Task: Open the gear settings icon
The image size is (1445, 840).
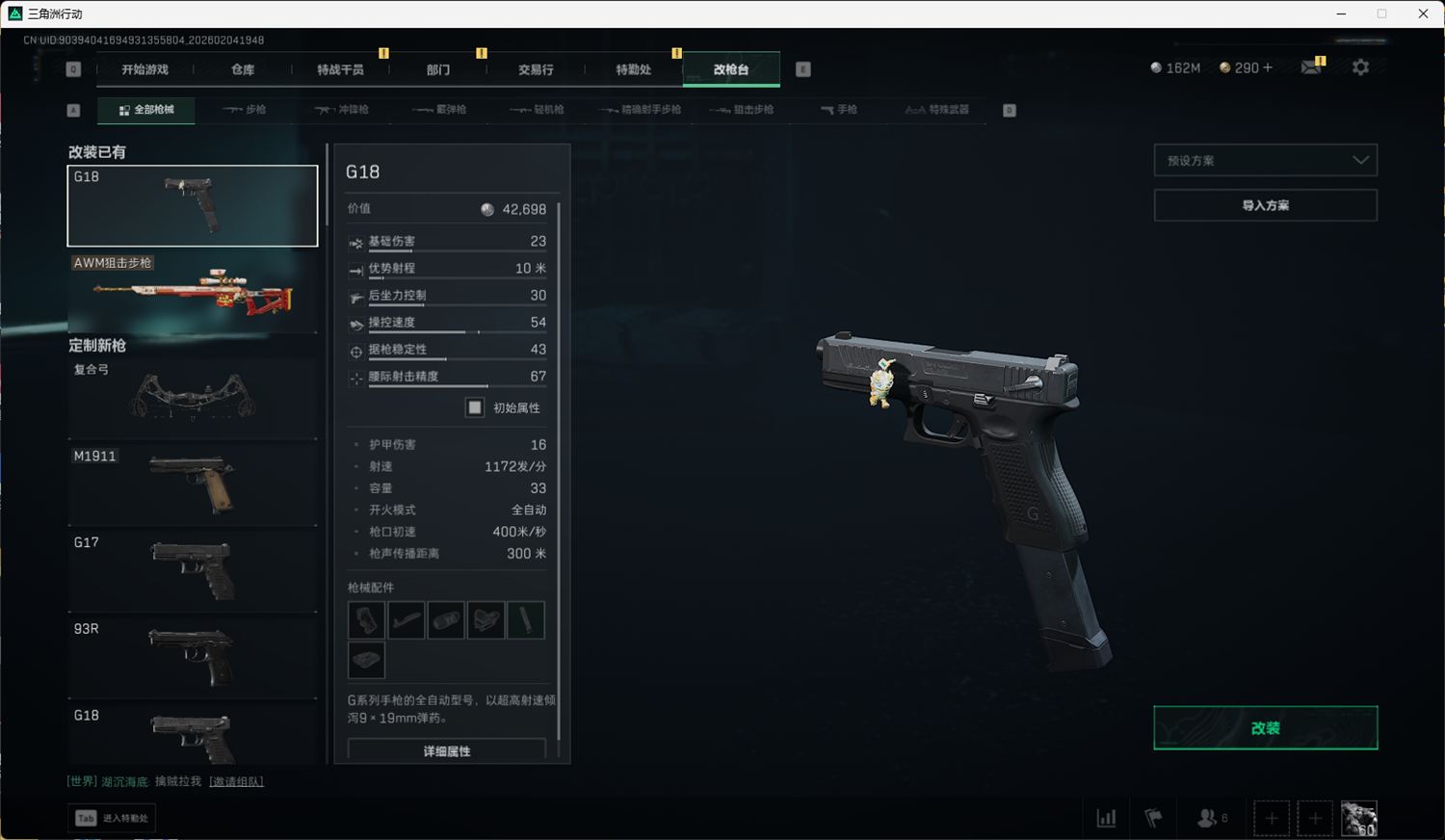Action: (x=1360, y=67)
